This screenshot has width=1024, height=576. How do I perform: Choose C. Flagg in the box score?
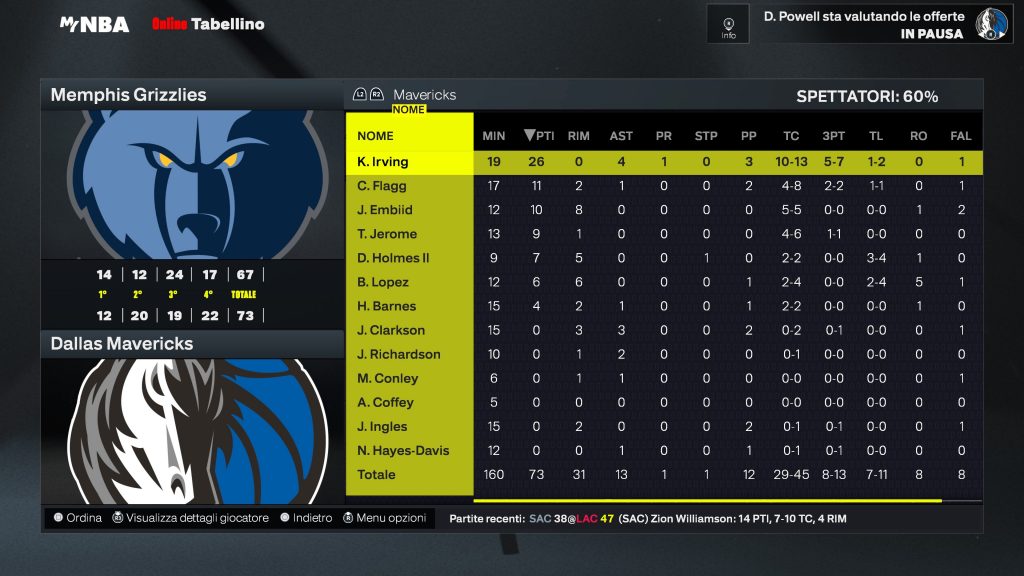tap(382, 186)
